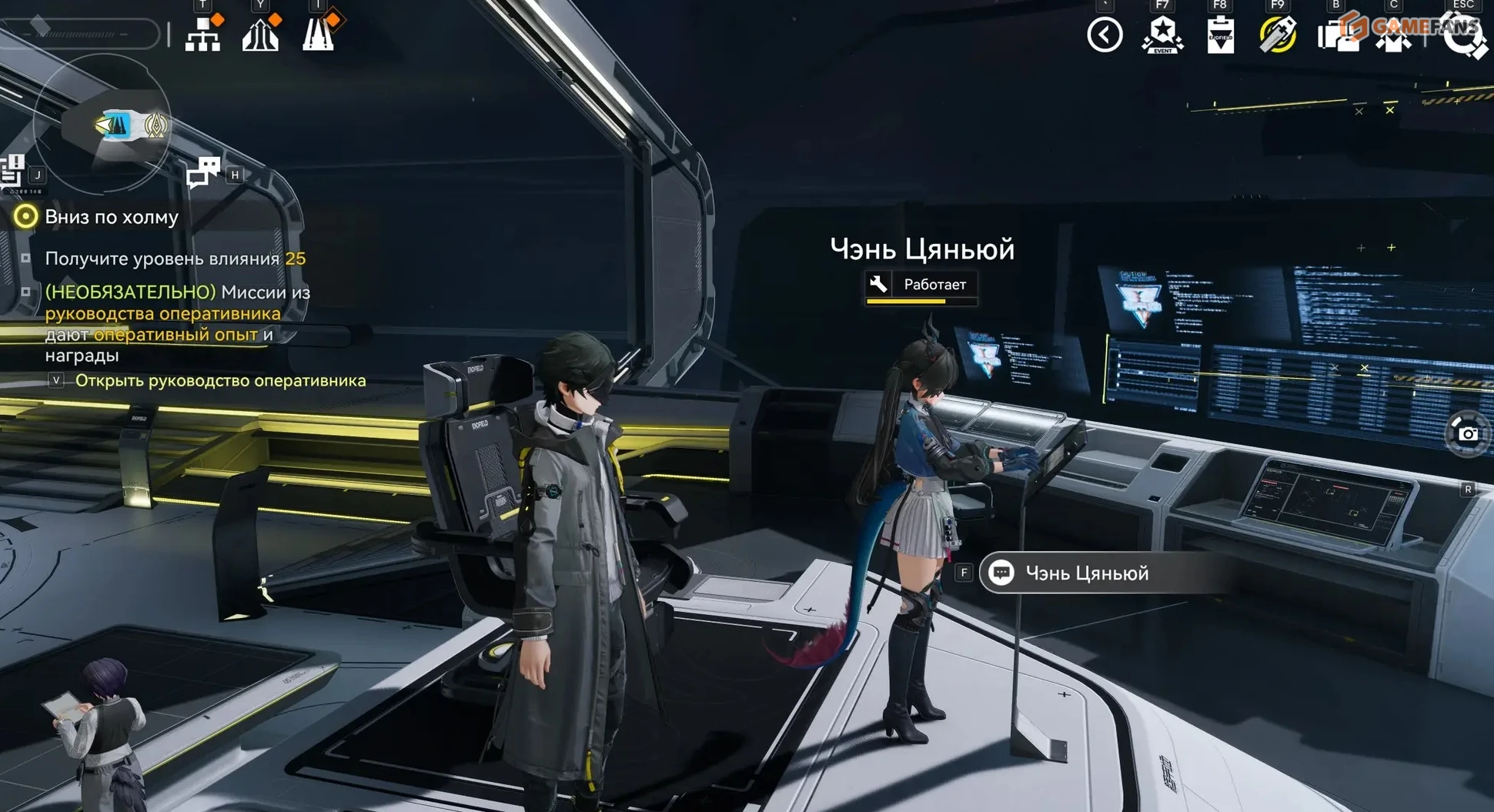Open the Endfield clipboard icon

point(1220,35)
